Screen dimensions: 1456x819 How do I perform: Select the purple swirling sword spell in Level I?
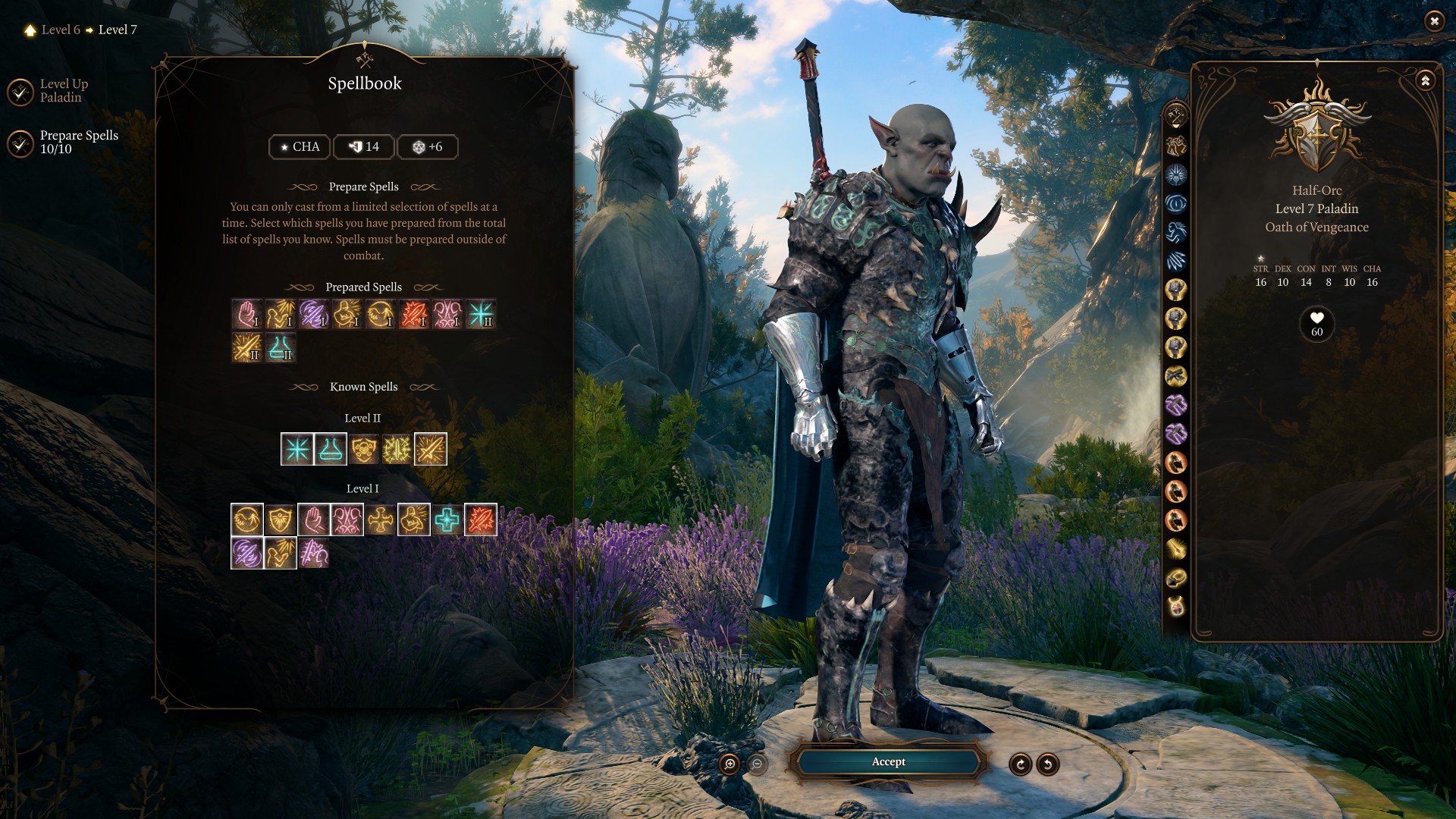tap(247, 554)
